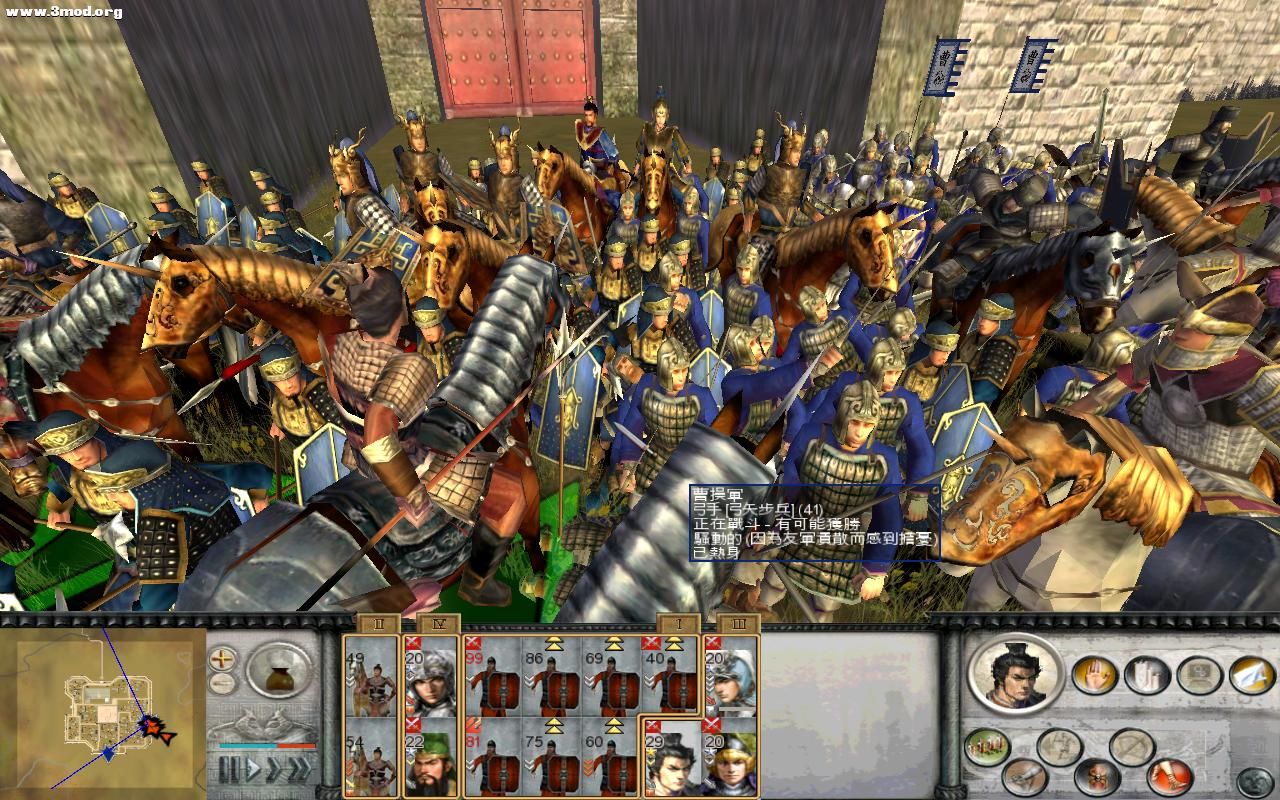This screenshot has height=800, width=1280.
Task: Pause the battle
Action: [x=229, y=769]
